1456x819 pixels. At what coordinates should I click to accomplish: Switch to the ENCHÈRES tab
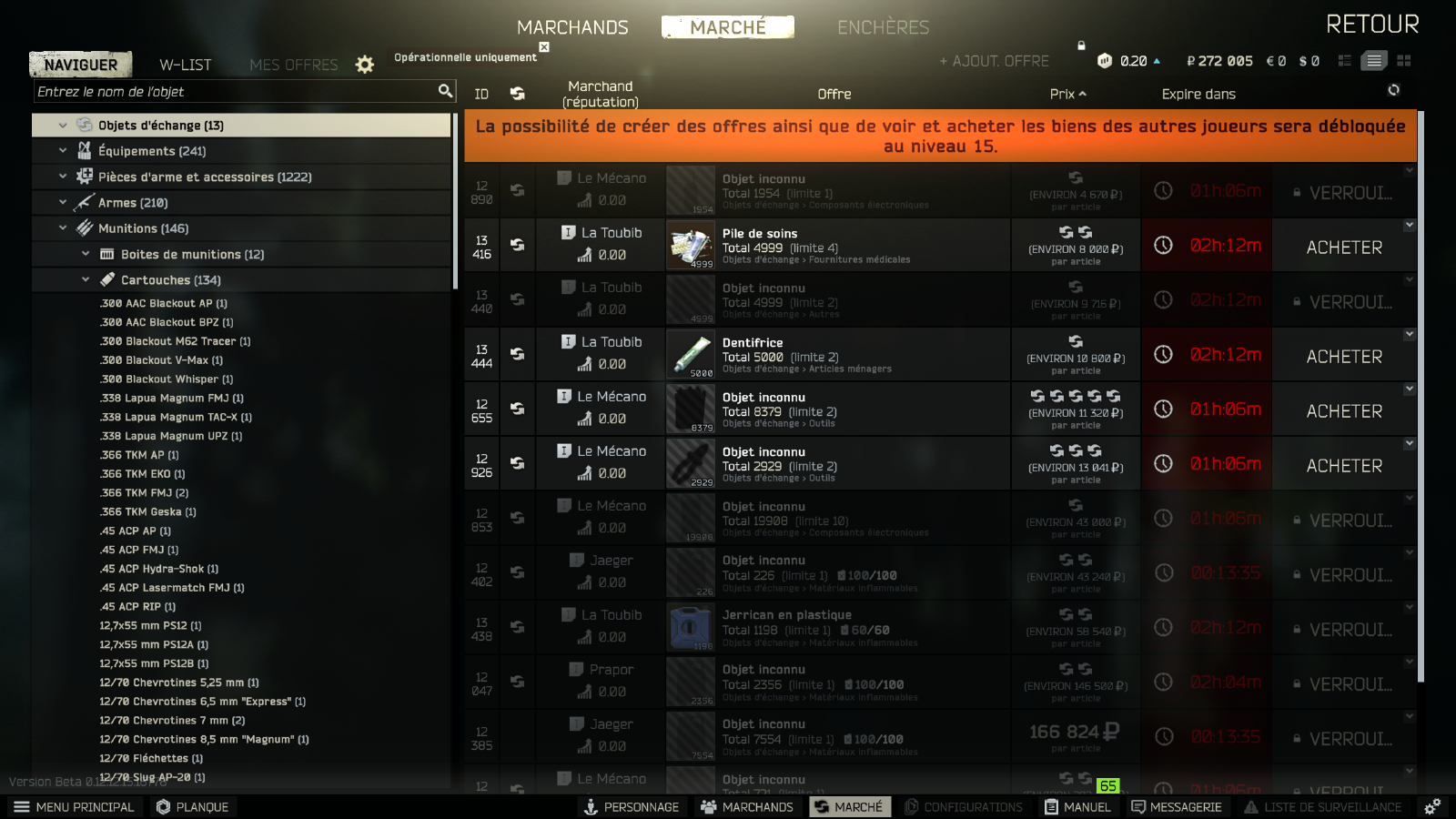tap(884, 28)
